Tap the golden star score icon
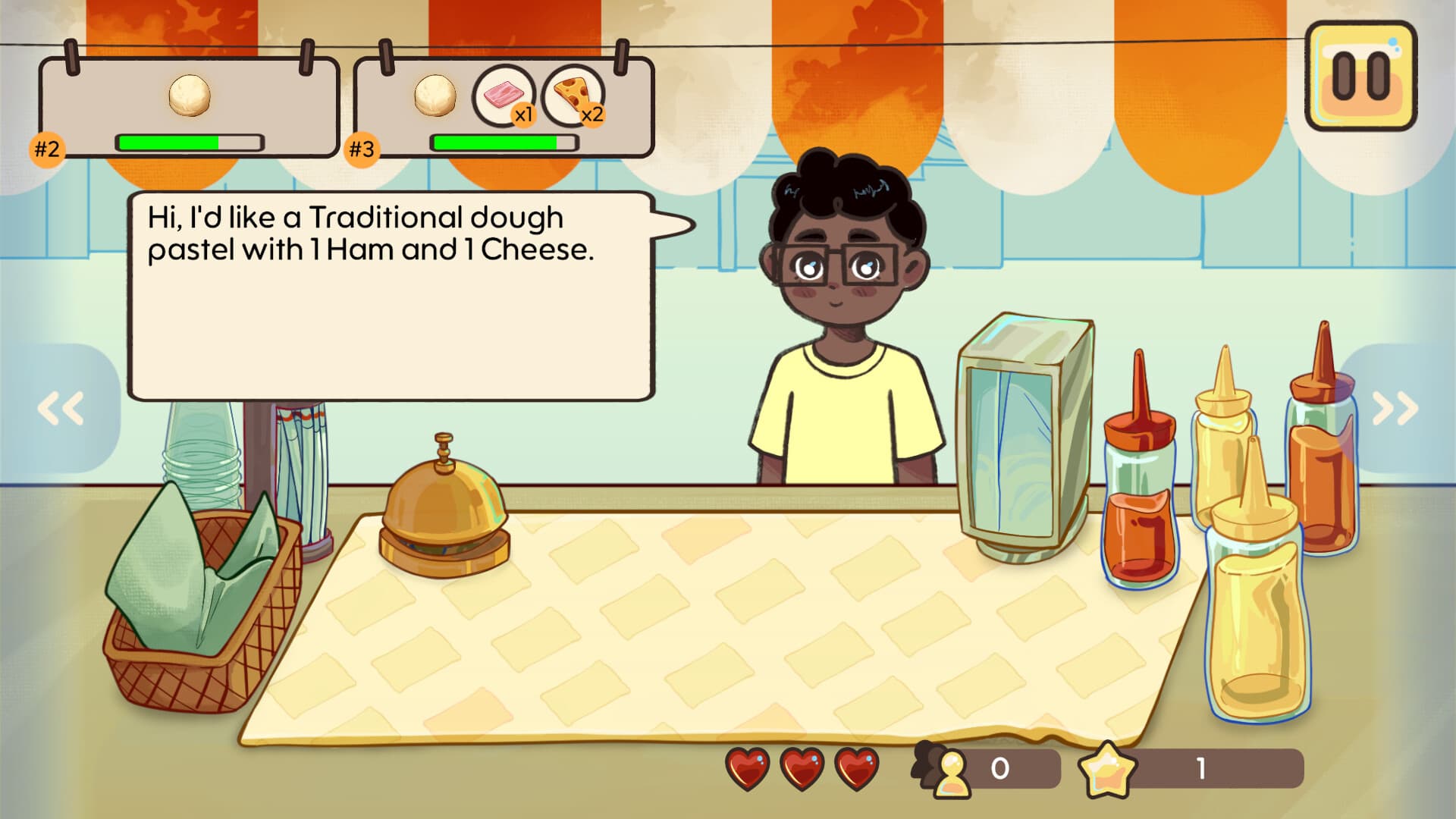Viewport: 1456px width, 819px height. point(1109,770)
